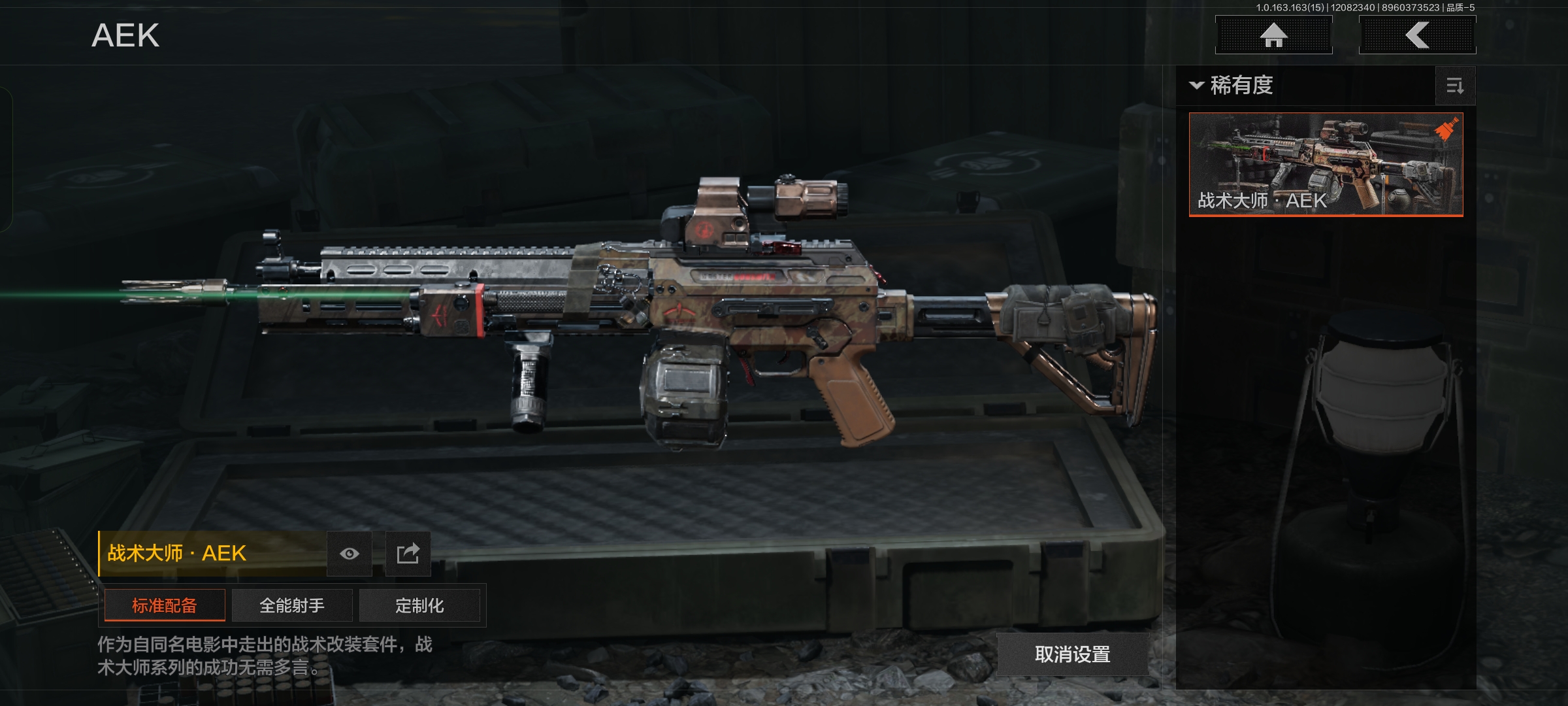
Task: Click the 取消设置 button
Action: coord(1072,654)
